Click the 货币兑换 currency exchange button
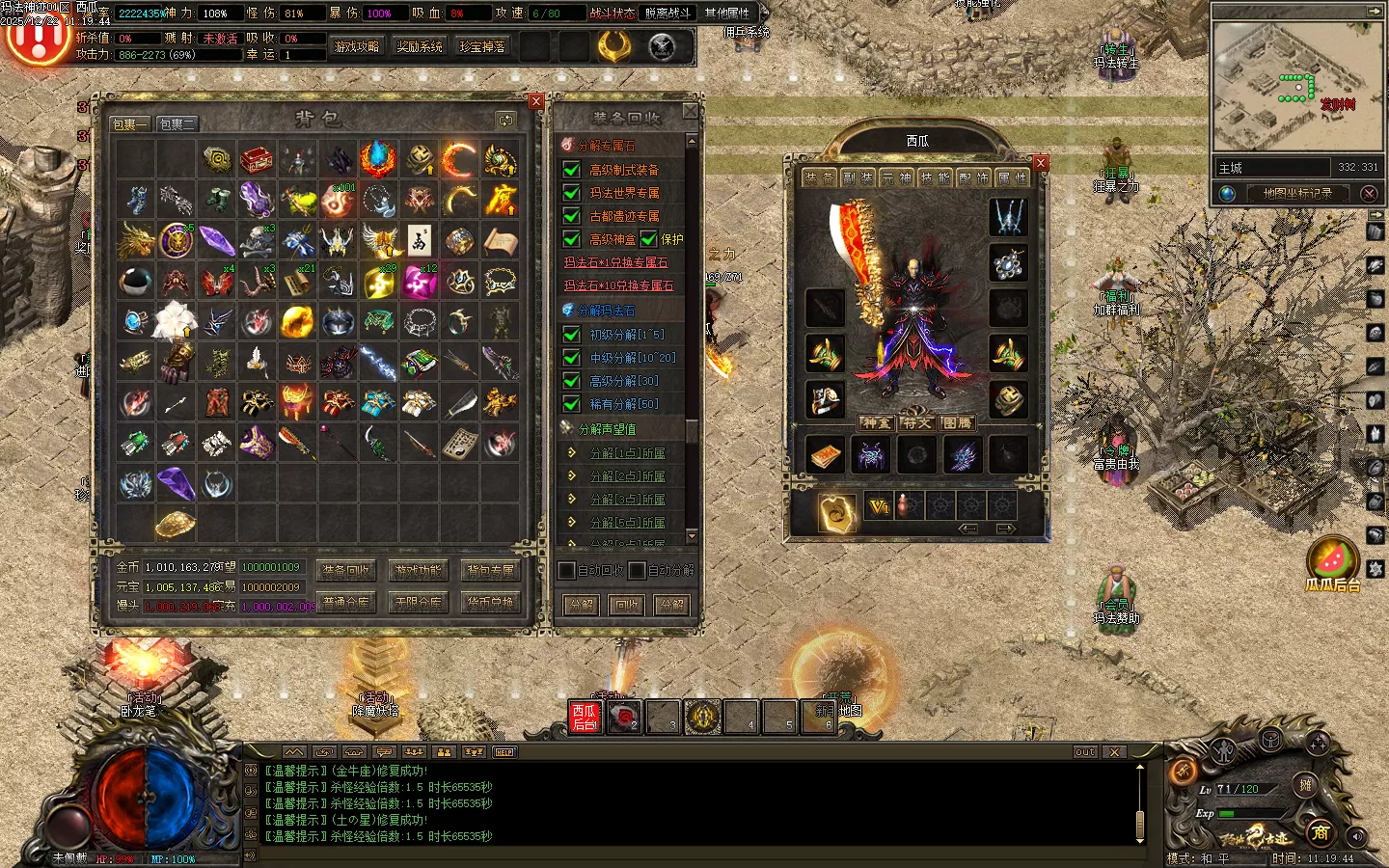 pyautogui.click(x=490, y=603)
